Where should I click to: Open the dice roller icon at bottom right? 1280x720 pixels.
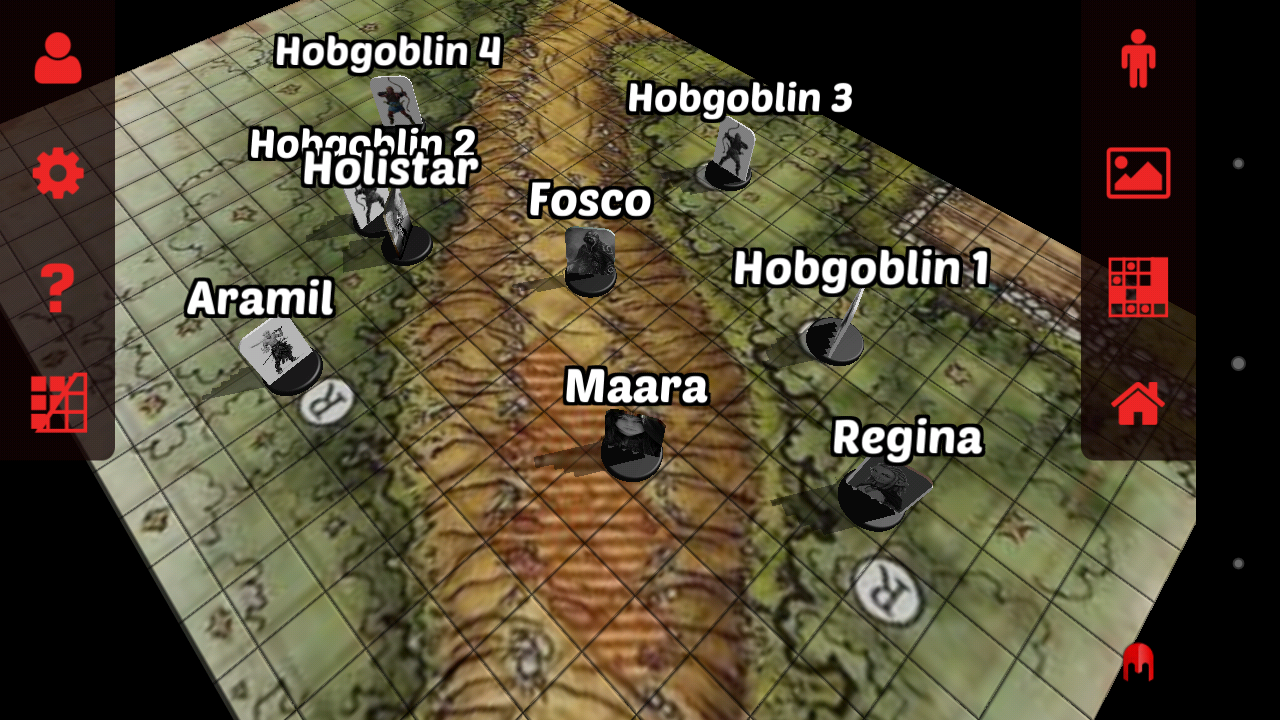[1140, 660]
